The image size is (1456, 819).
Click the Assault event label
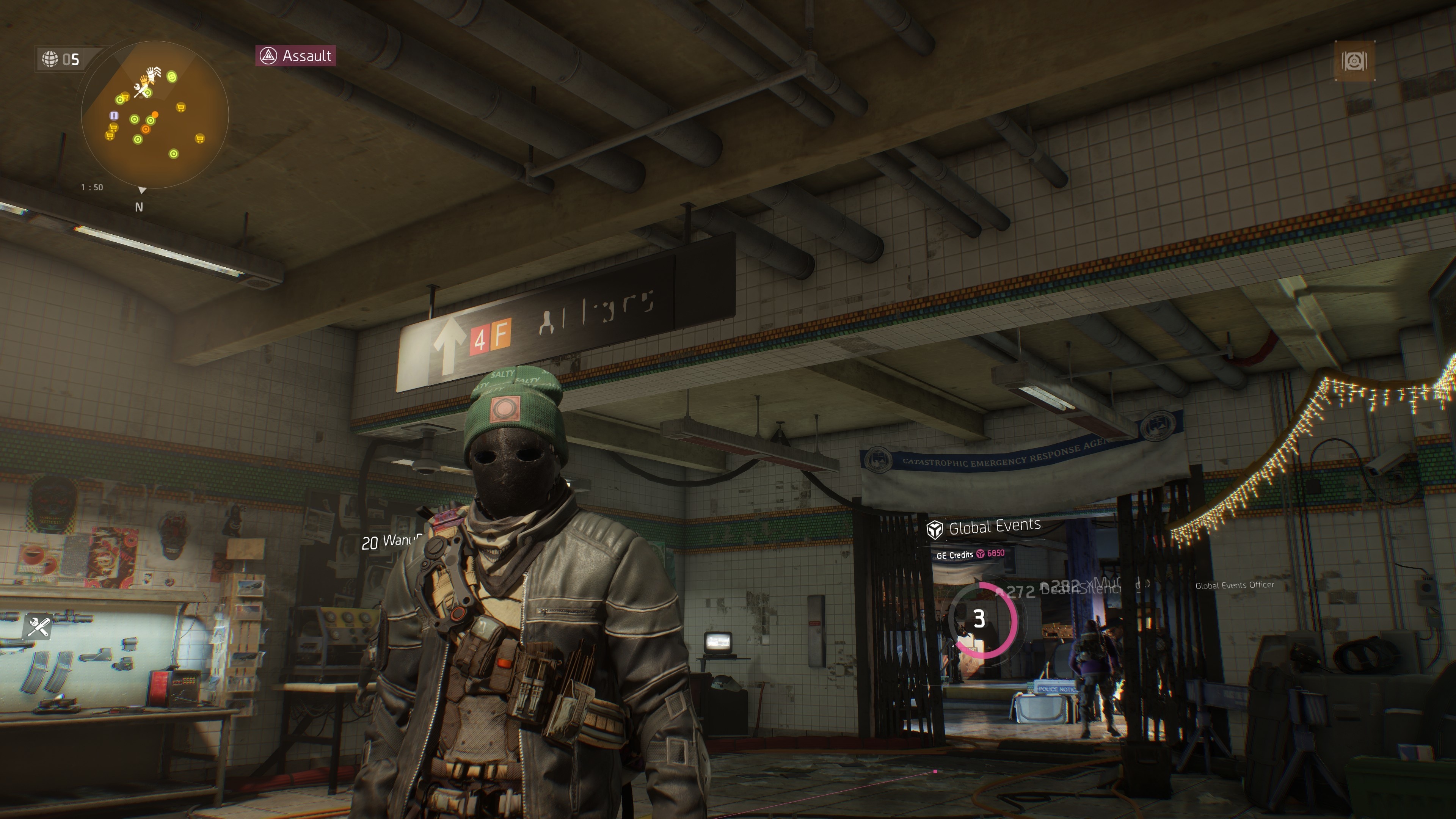296,56
